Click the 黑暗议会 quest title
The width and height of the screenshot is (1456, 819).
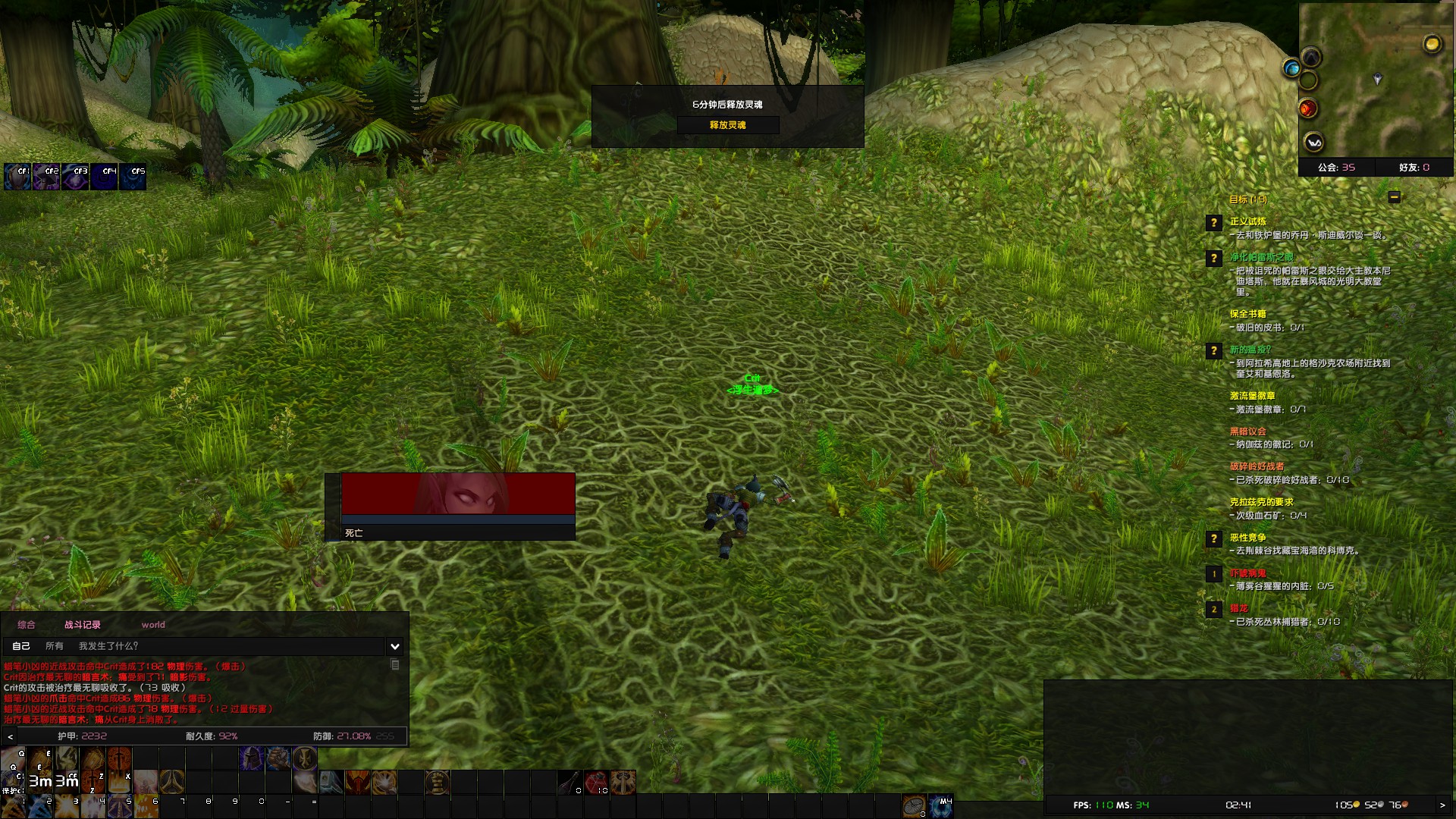pyautogui.click(x=1247, y=431)
